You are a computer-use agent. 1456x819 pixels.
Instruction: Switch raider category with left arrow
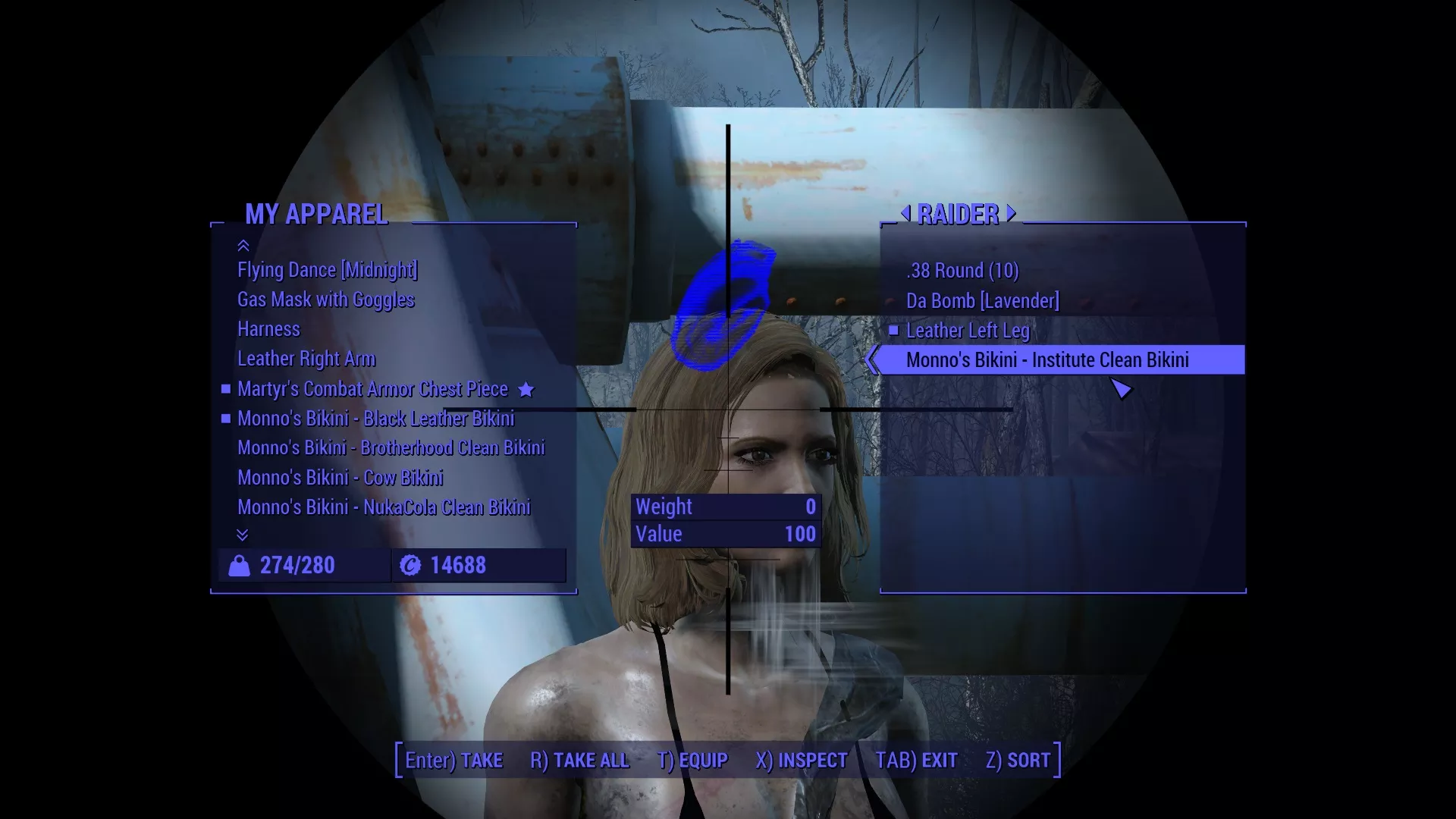click(905, 214)
